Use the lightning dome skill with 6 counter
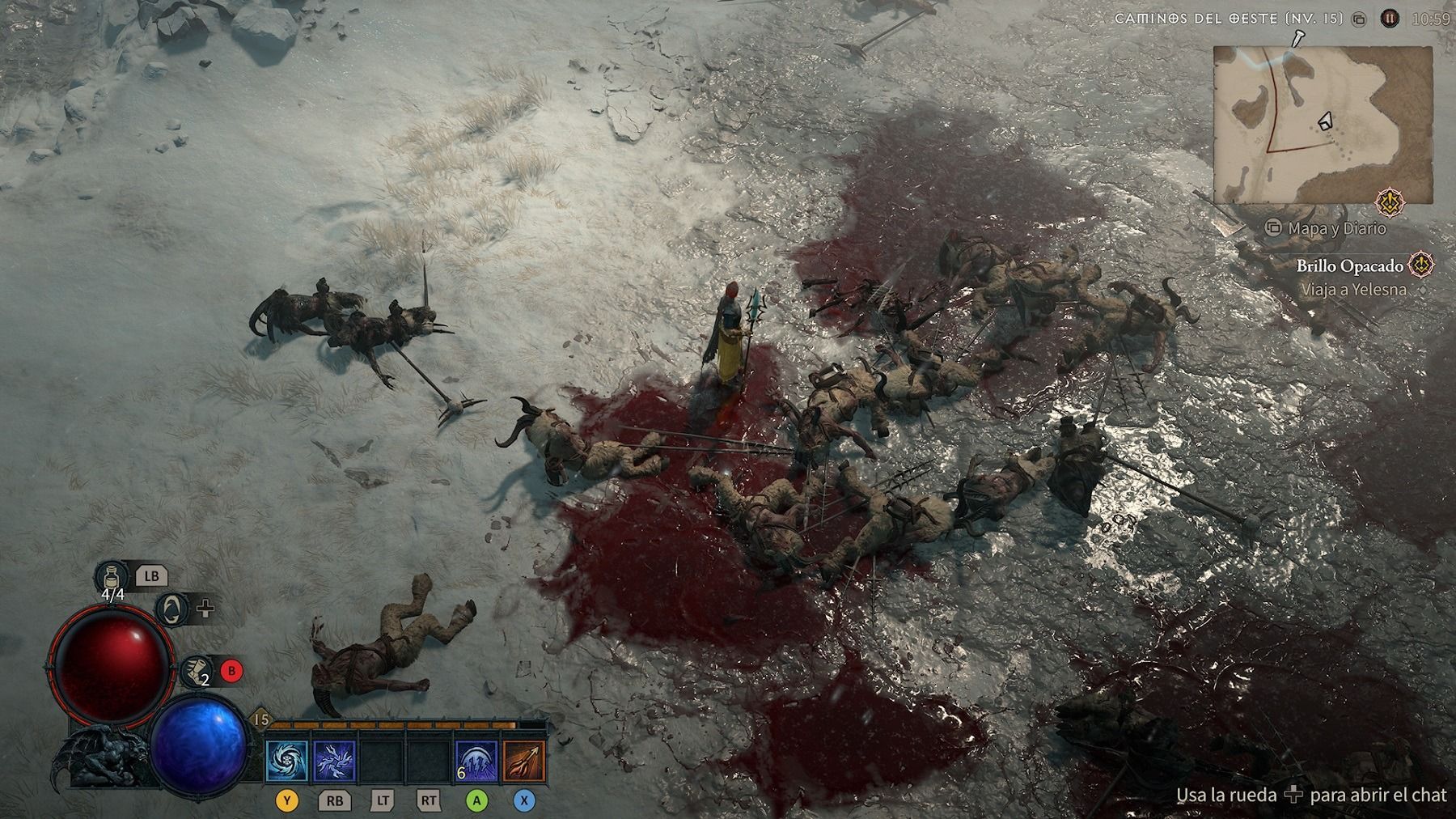Screen dimensions: 1456x819 476,762
